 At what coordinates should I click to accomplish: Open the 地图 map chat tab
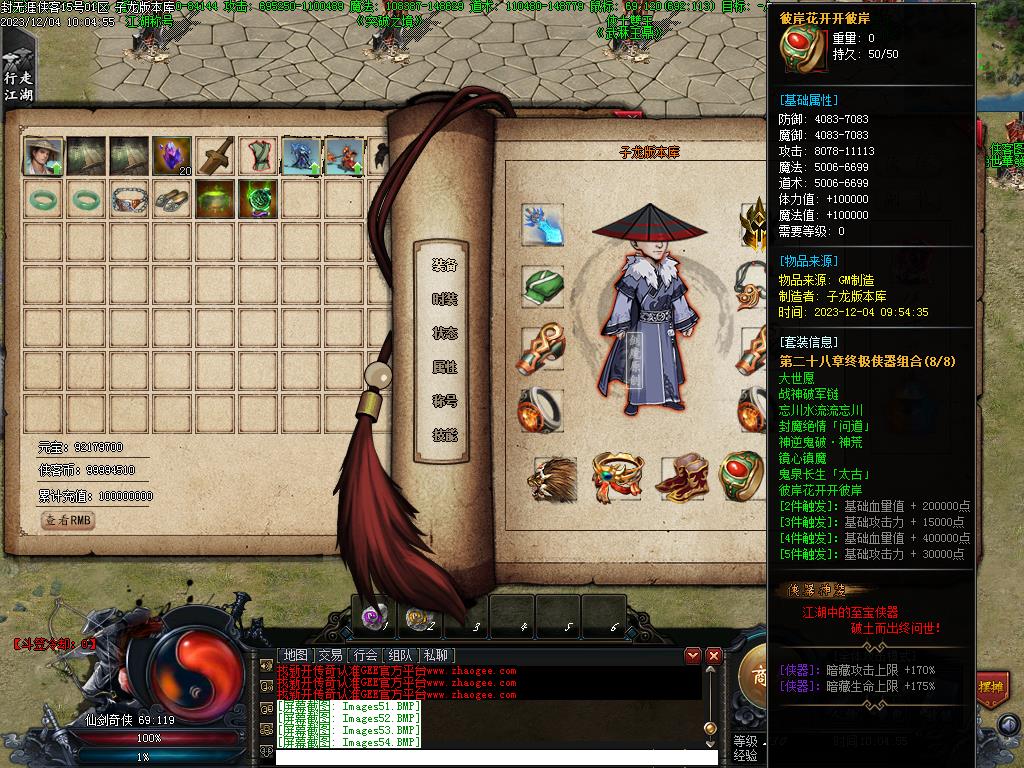(x=296, y=655)
